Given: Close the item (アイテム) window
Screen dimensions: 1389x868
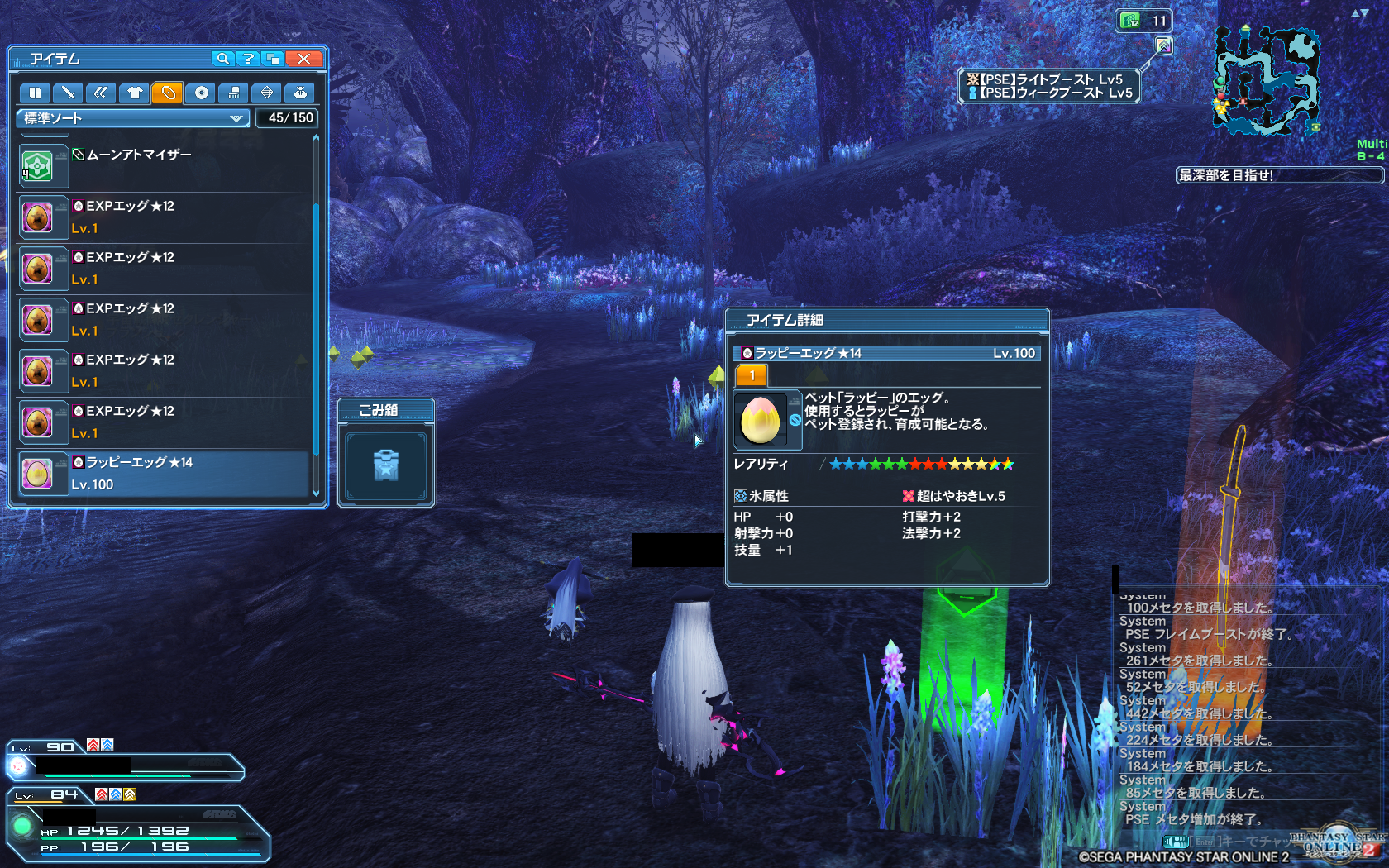Looking at the screenshot, I should [x=304, y=59].
